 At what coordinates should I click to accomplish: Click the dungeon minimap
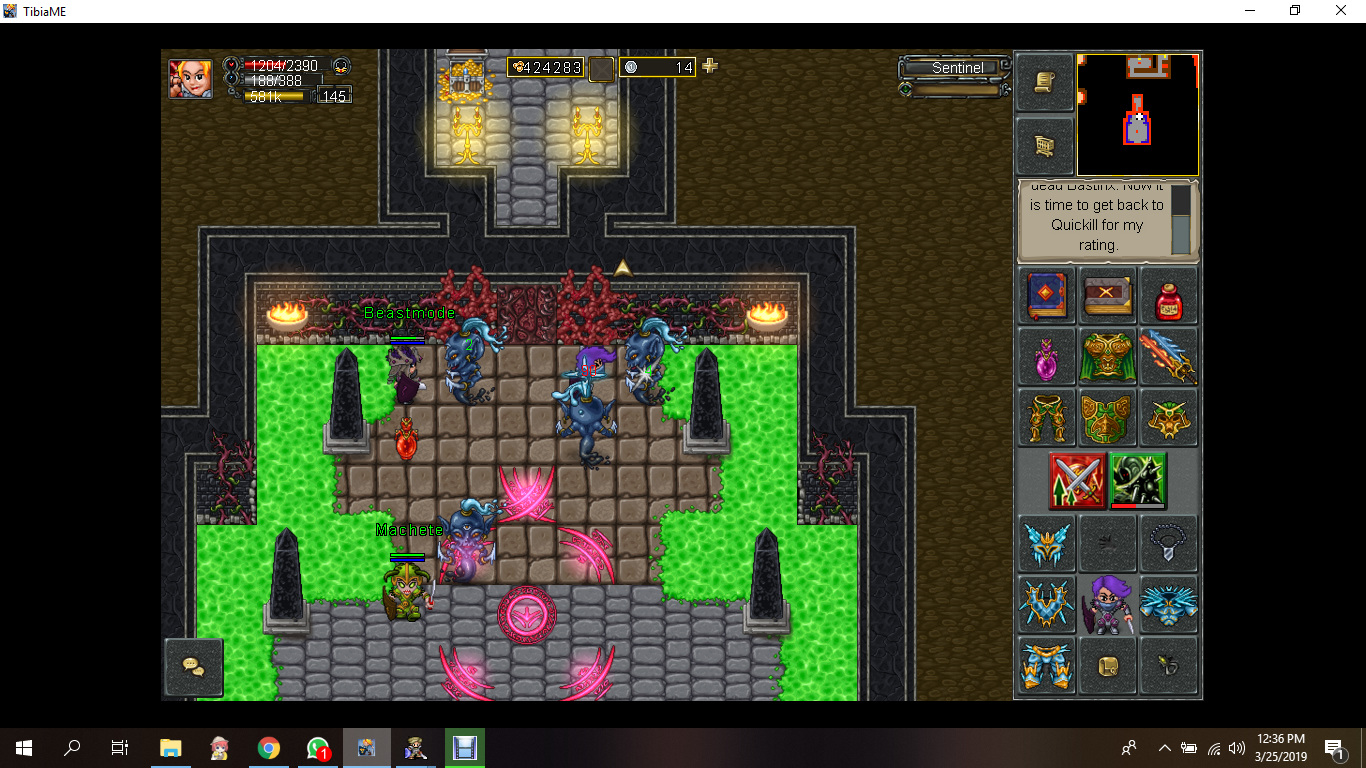tap(1137, 115)
